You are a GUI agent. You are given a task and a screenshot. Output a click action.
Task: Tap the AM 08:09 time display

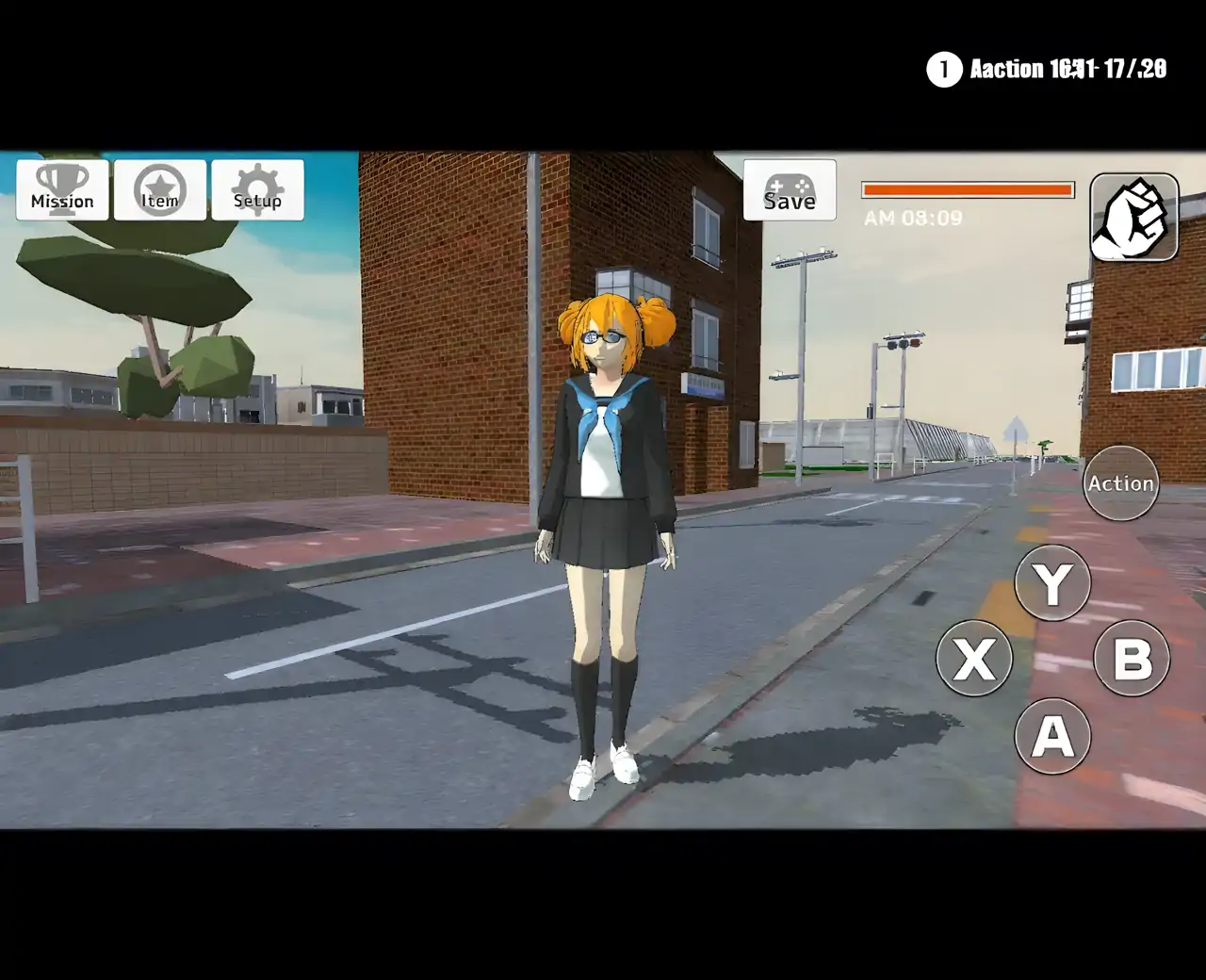click(x=913, y=219)
